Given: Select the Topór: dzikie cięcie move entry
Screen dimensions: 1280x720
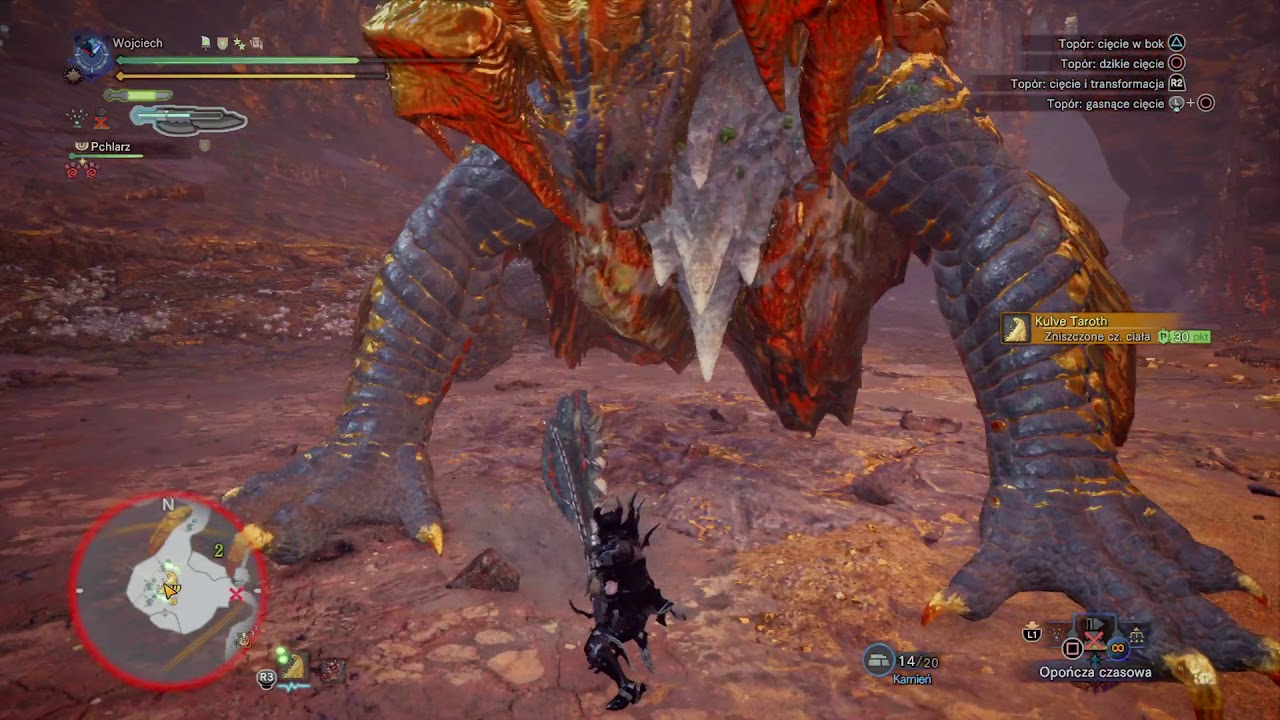Looking at the screenshot, I should (1110, 62).
